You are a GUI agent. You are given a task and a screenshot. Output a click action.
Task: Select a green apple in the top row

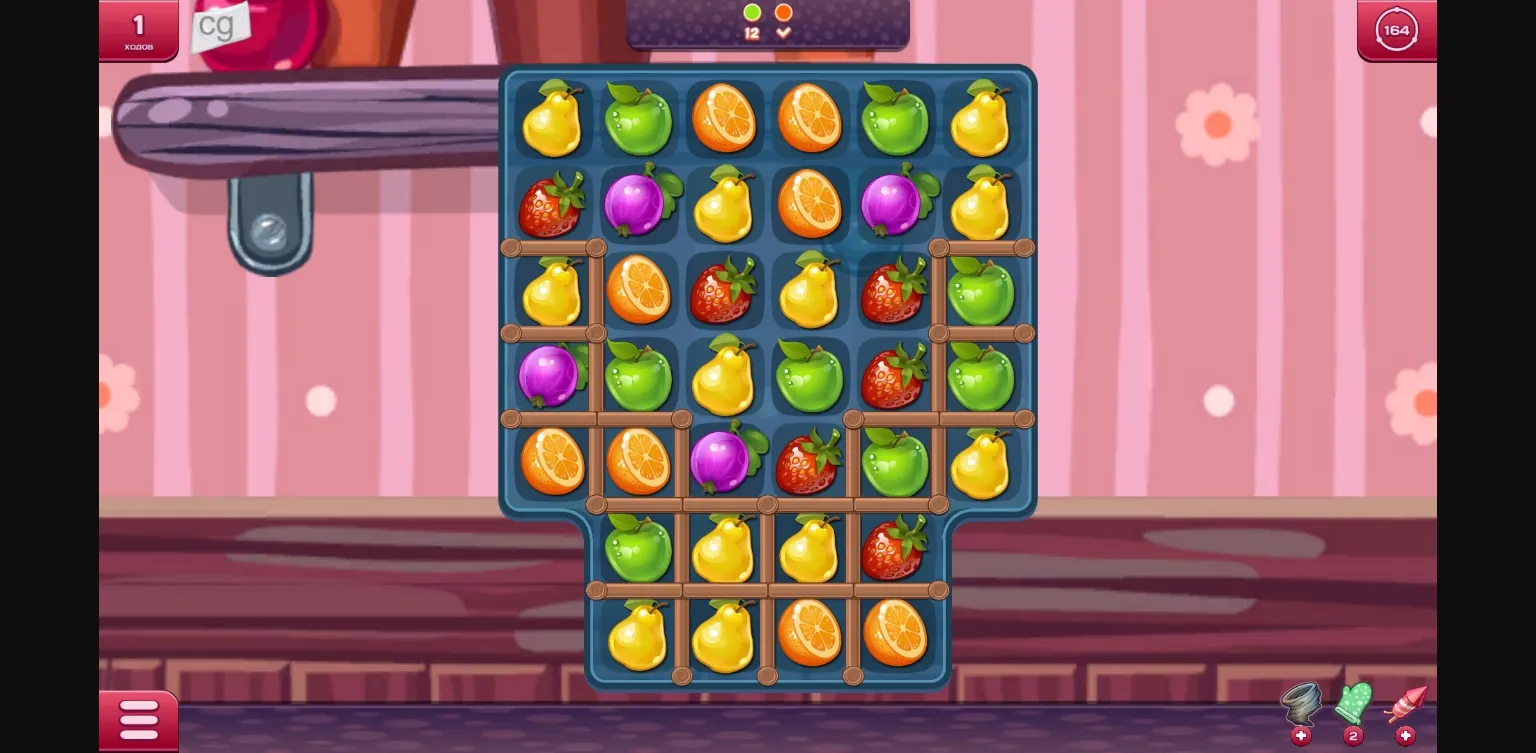[639, 120]
